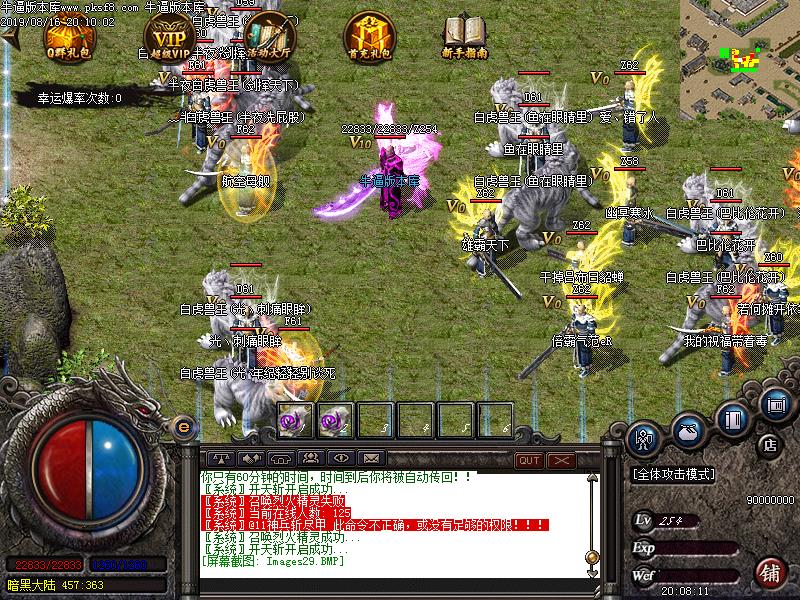Viewport: 800px width, 600px height.
Task: Open the scroll icon settings panel
Action: point(775,405)
